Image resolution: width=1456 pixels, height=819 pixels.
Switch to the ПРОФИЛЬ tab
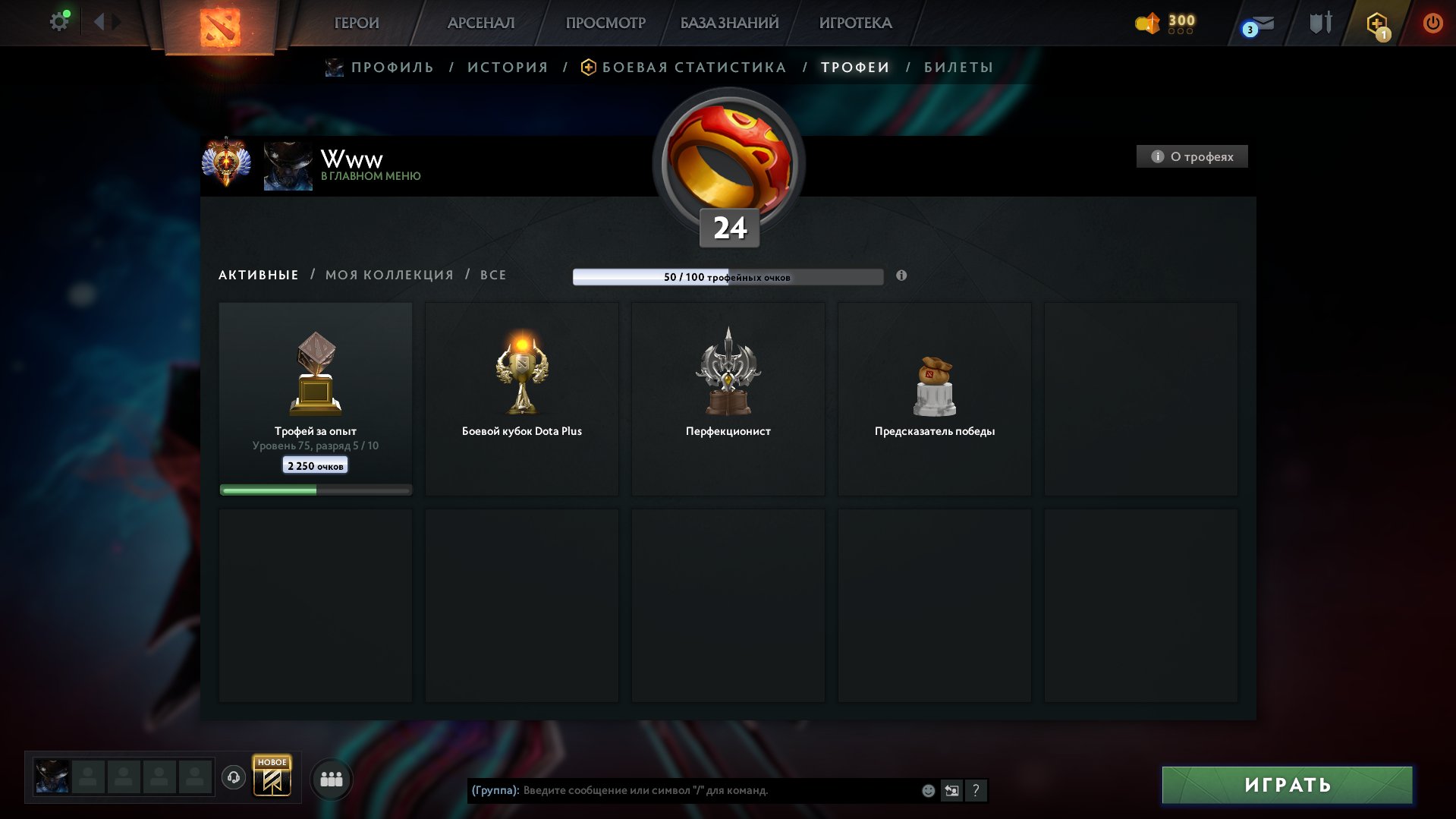pos(392,68)
